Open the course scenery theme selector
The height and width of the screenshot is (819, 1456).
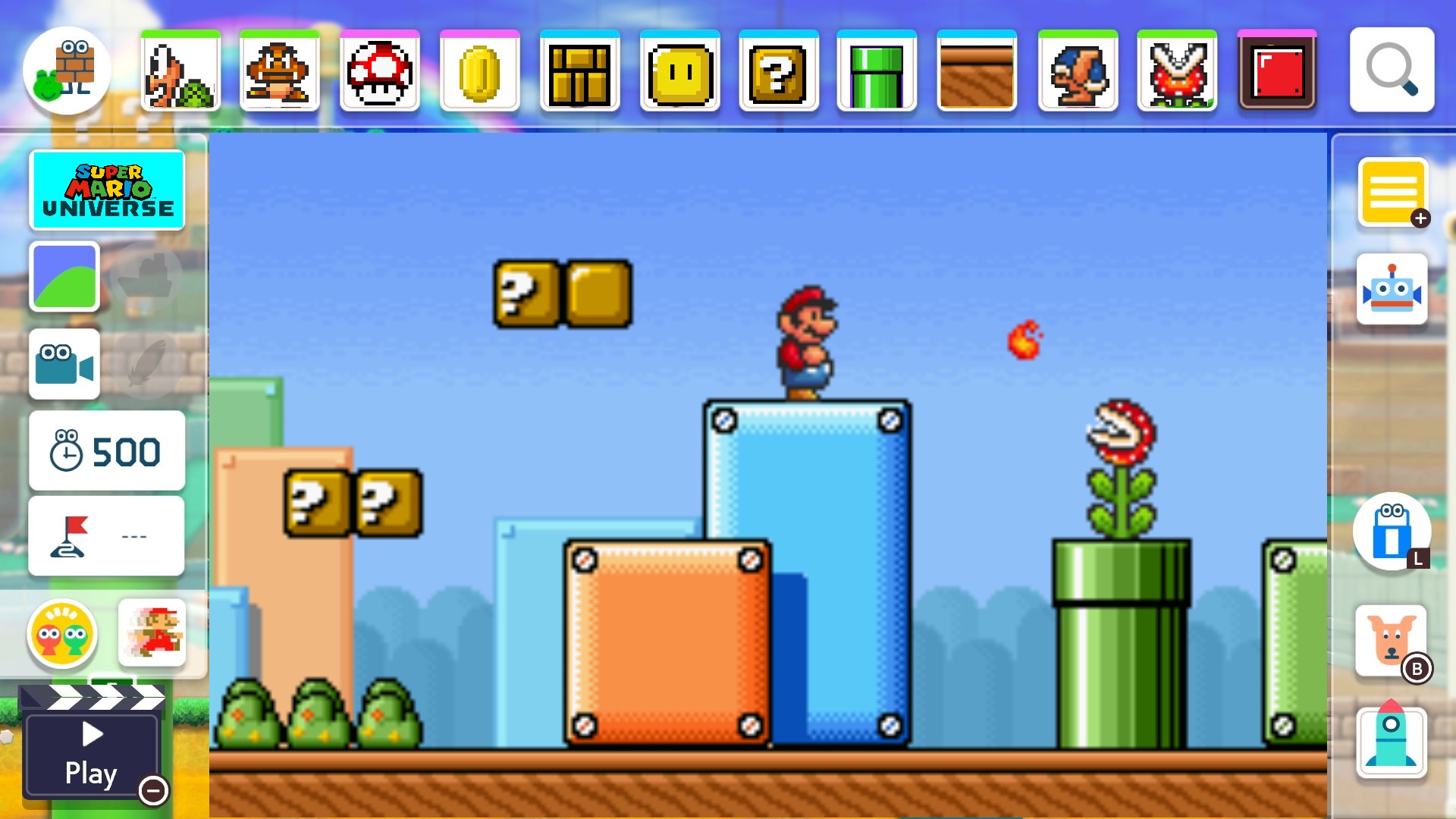(64, 277)
